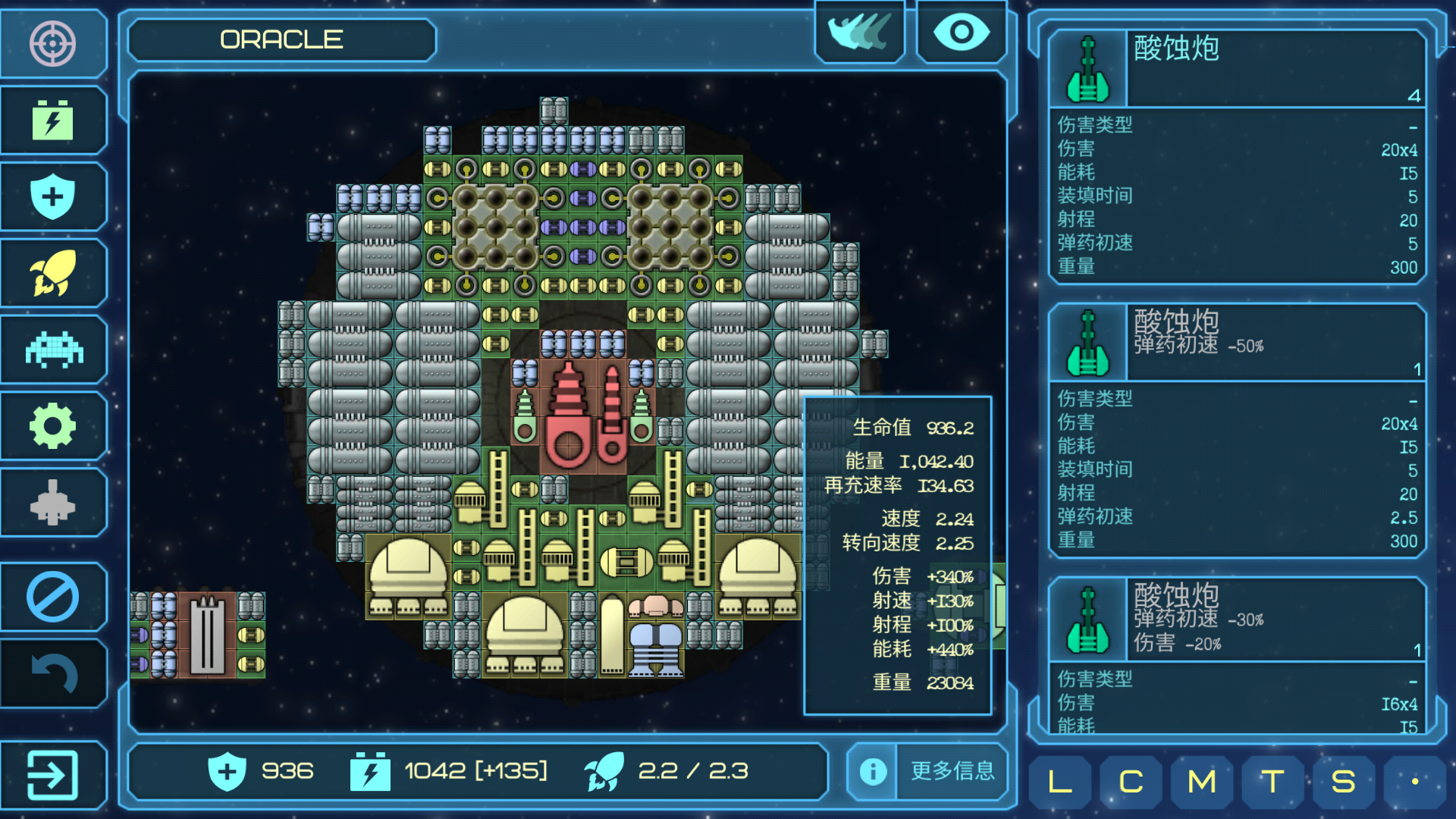Open the shield armor category
1456x819 pixels.
pos(52,196)
